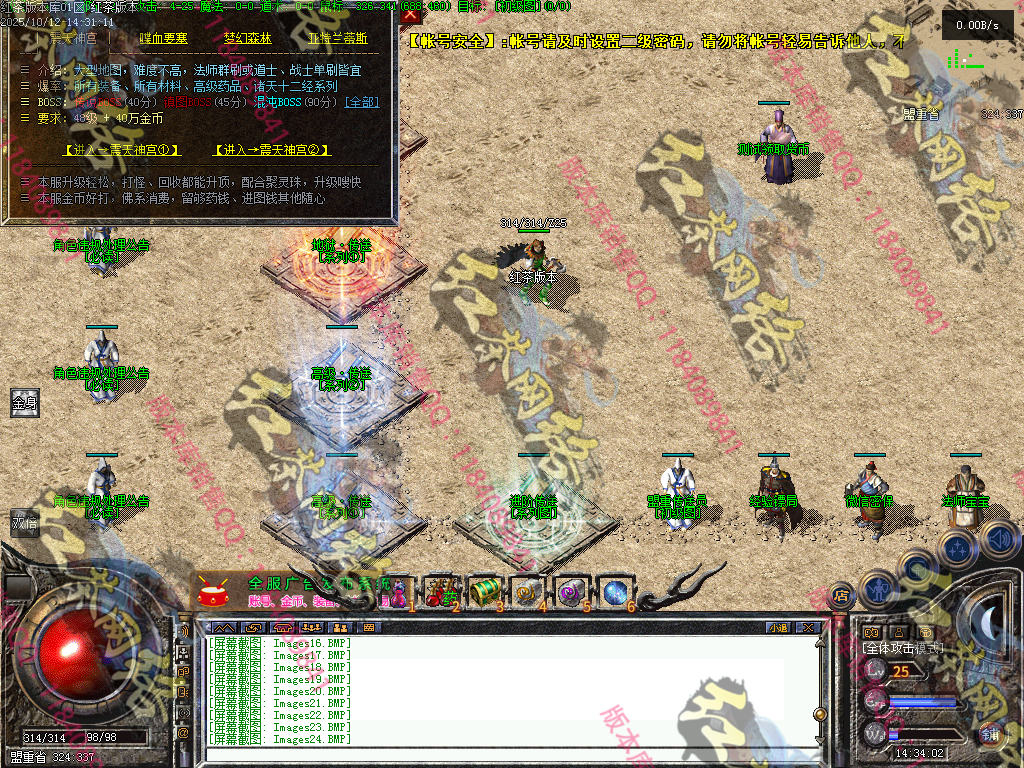The image size is (1024, 768).
Task: Switch to the 喋血要塞 map tab
Action: click(x=165, y=39)
